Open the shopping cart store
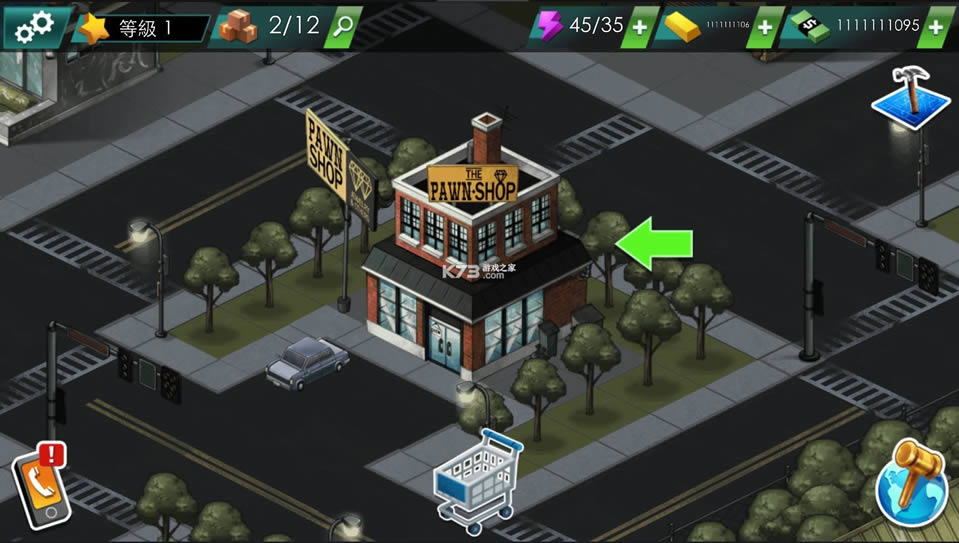Viewport: 959px width, 543px height. coord(477,483)
